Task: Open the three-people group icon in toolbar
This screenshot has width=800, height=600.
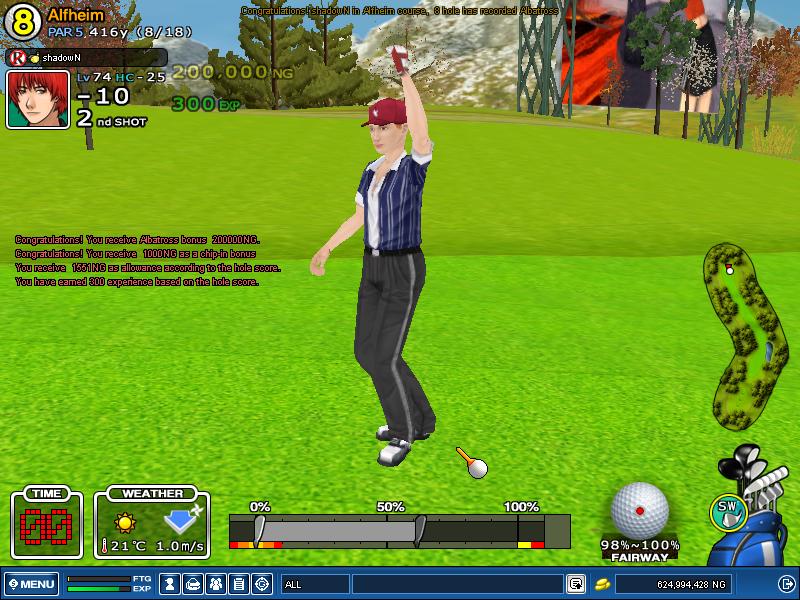Action: coord(215,584)
